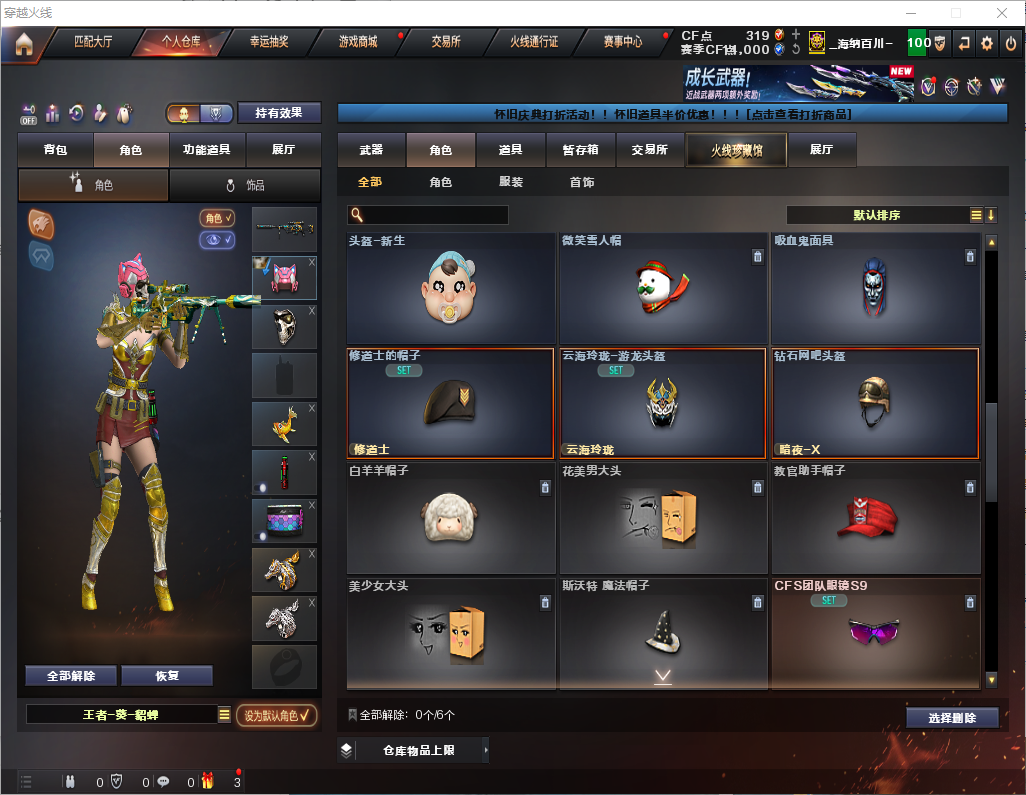This screenshot has width=1026, height=795.
Task: Switch to the 交易所 top navigation entry
Action: [x=446, y=42]
